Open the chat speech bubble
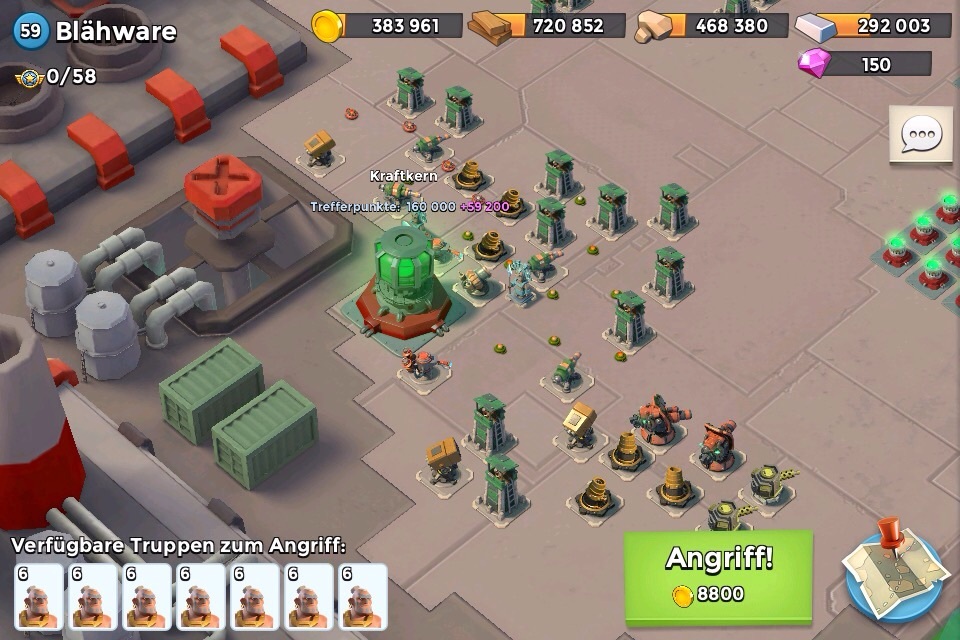960x640 pixels. tap(920, 135)
